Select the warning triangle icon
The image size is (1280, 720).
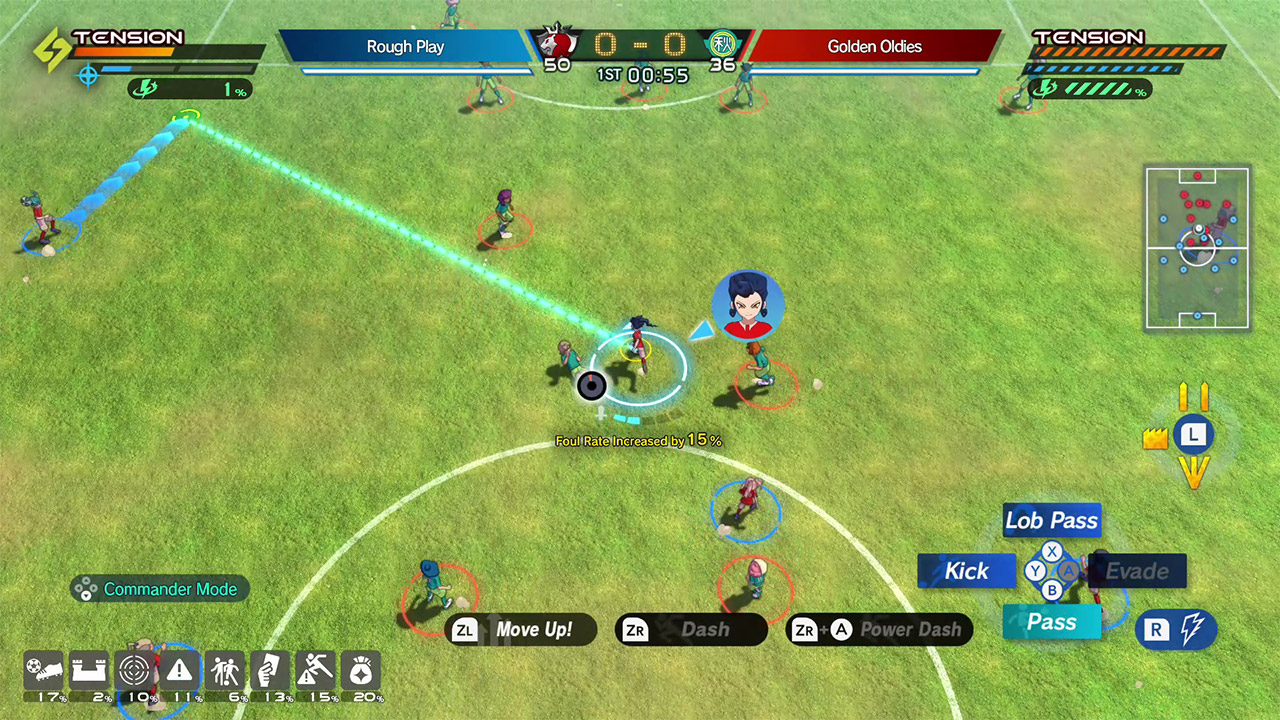[x=181, y=671]
